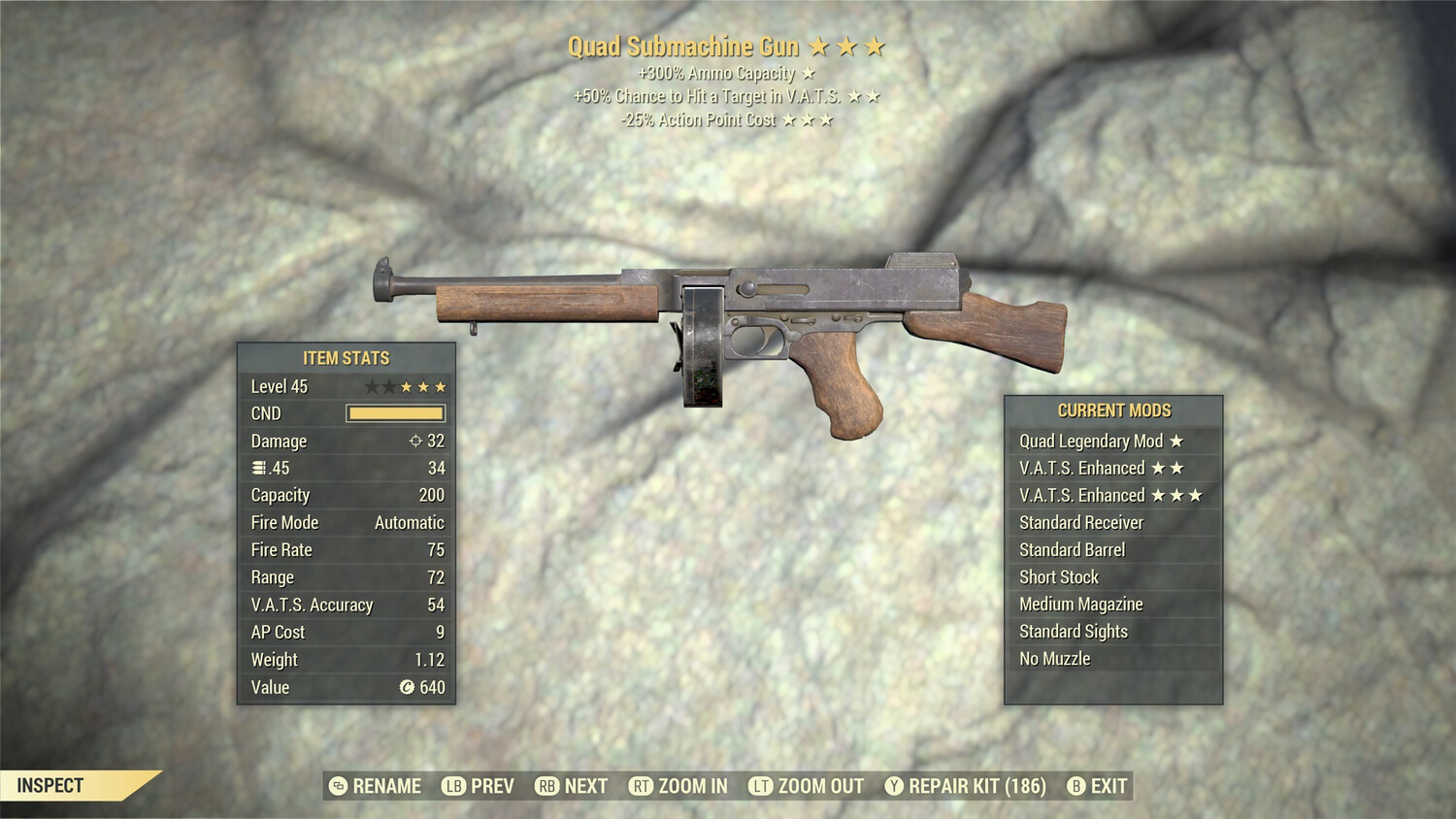Click the RT icon for ZOOM IN
This screenshot has width=1456, height=819.
click(x=641, y=786)
